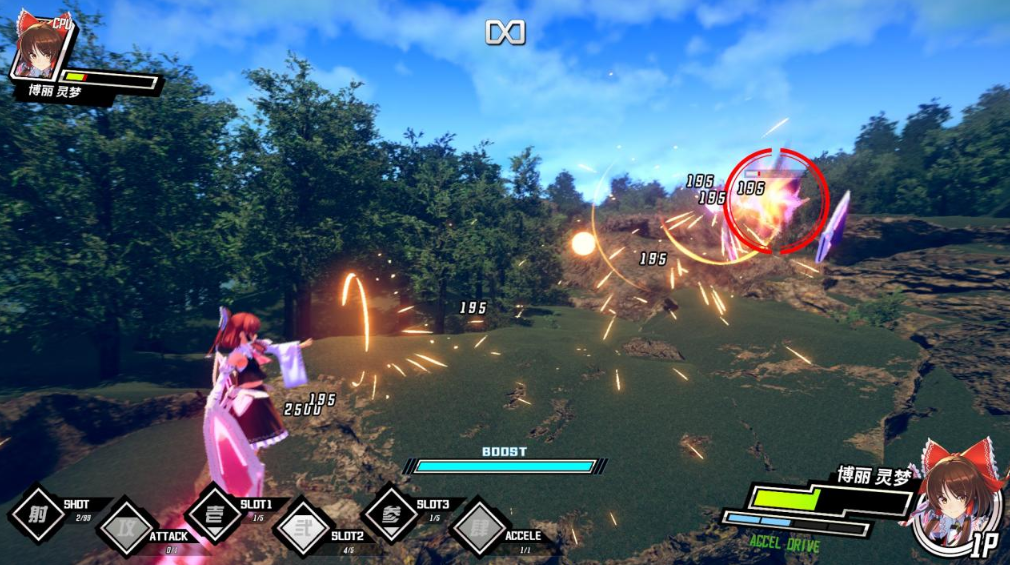
Task: Click the ACCELE skill diamond icon
Action: coord(479,527)
